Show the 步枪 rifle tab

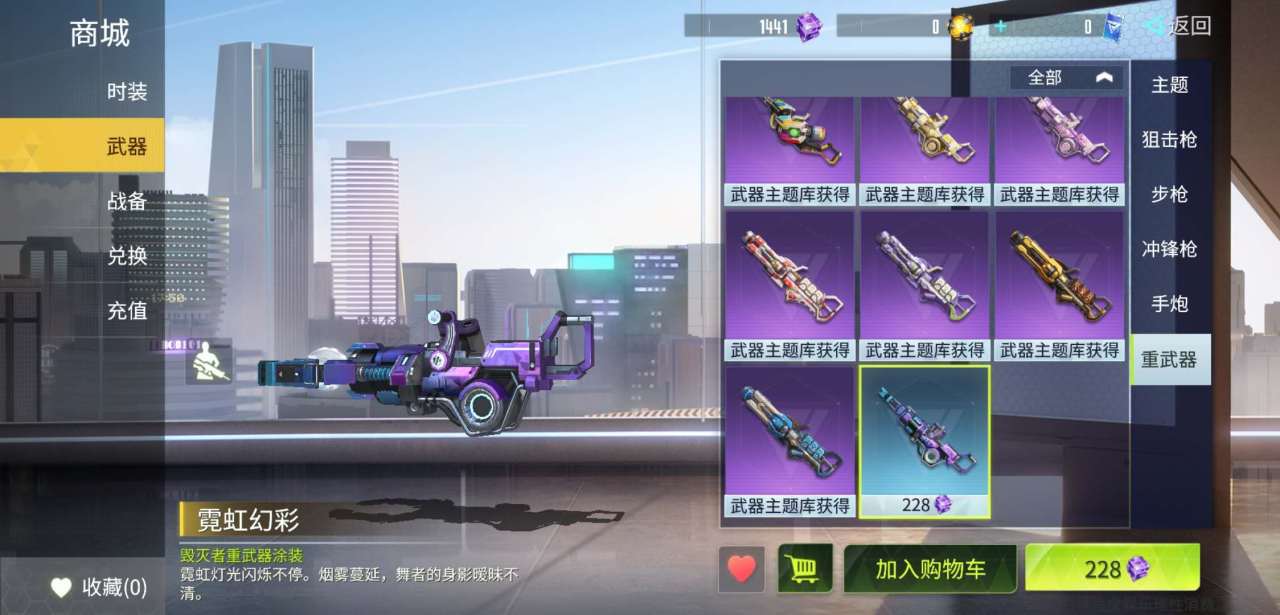tap(1169, 194)
